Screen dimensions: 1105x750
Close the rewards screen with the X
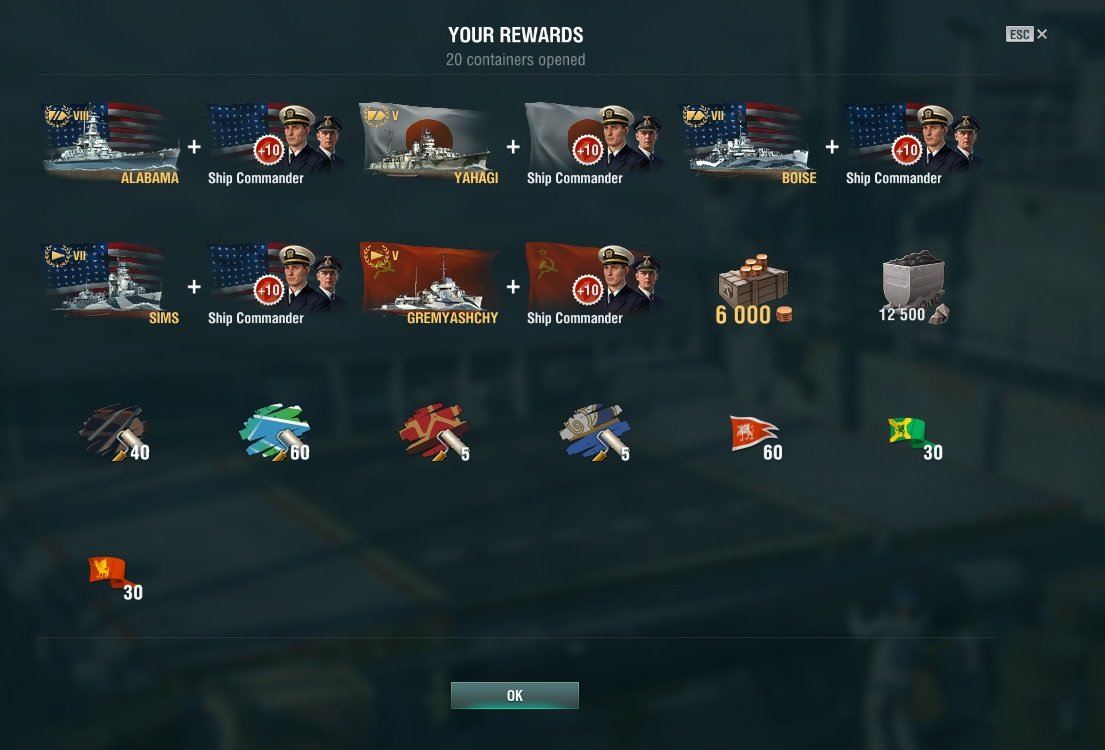click(1042, 34)
